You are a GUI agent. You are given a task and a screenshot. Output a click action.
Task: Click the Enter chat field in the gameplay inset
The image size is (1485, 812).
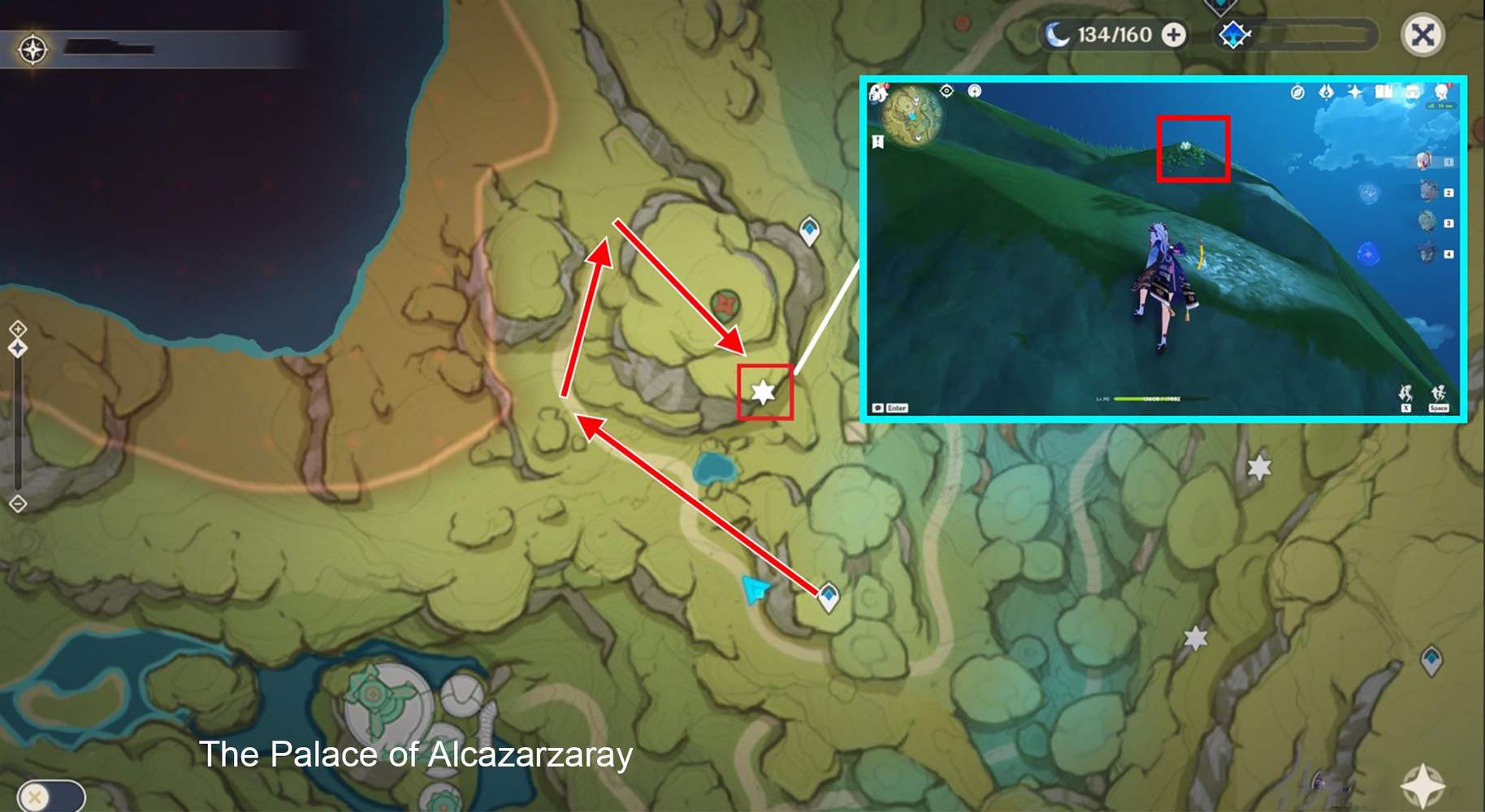point(897,408)
